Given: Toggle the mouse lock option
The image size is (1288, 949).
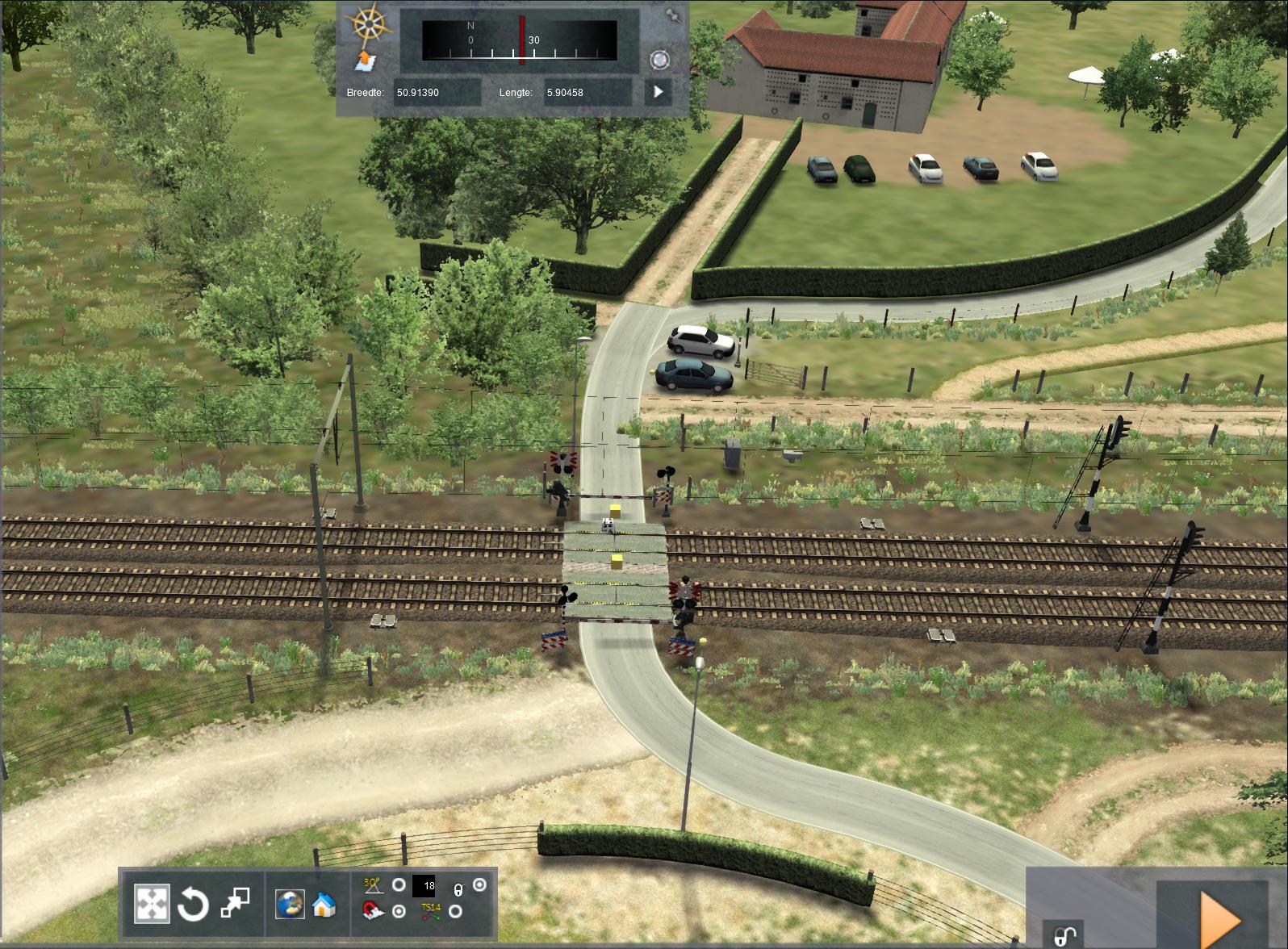Looking at the screenshot, I should [479, 885].
